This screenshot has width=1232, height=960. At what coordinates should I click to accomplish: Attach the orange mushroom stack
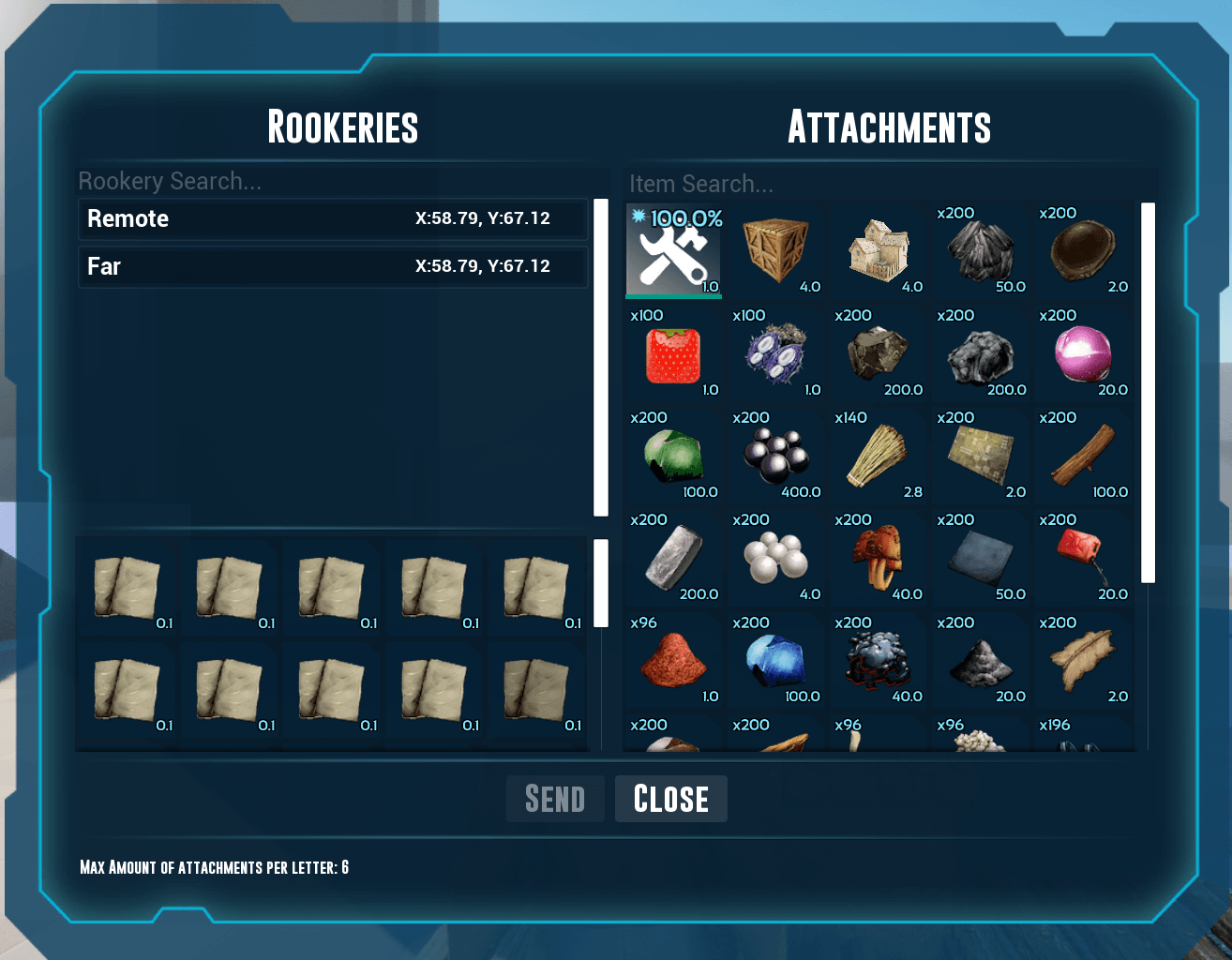[878, 558]
